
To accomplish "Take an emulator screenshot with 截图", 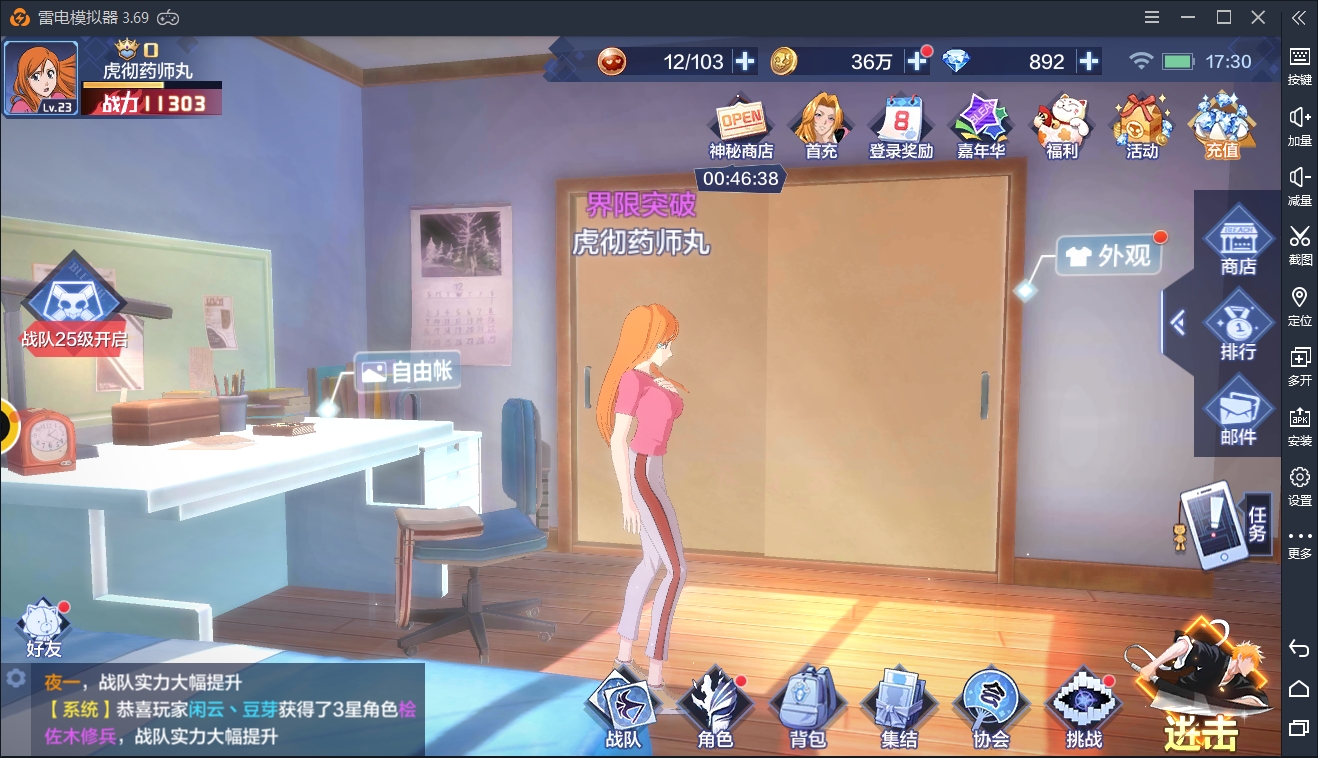I will (x=1299, y=244).
